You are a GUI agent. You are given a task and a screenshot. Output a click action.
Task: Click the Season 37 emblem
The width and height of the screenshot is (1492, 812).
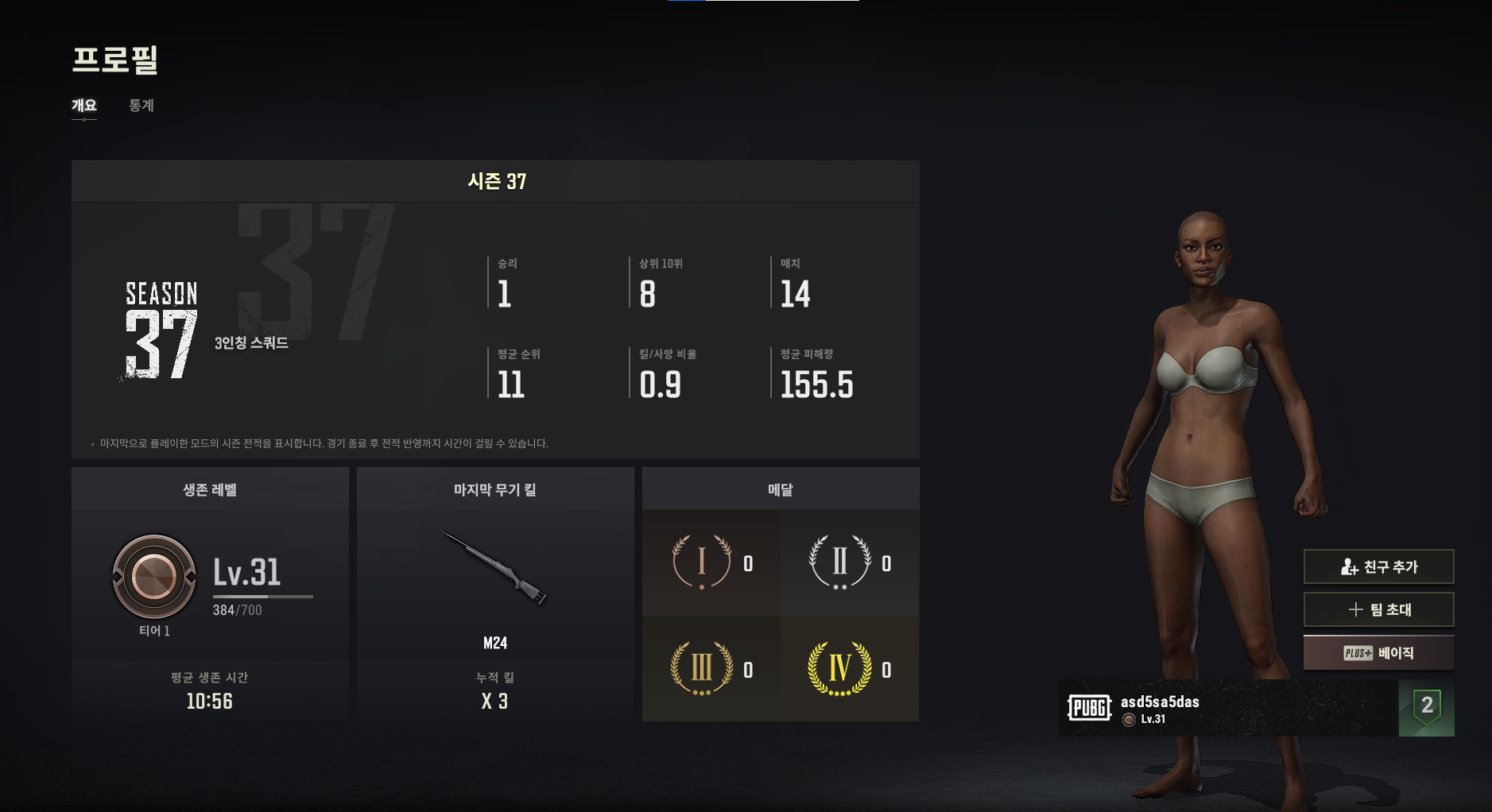click(161, 331)
